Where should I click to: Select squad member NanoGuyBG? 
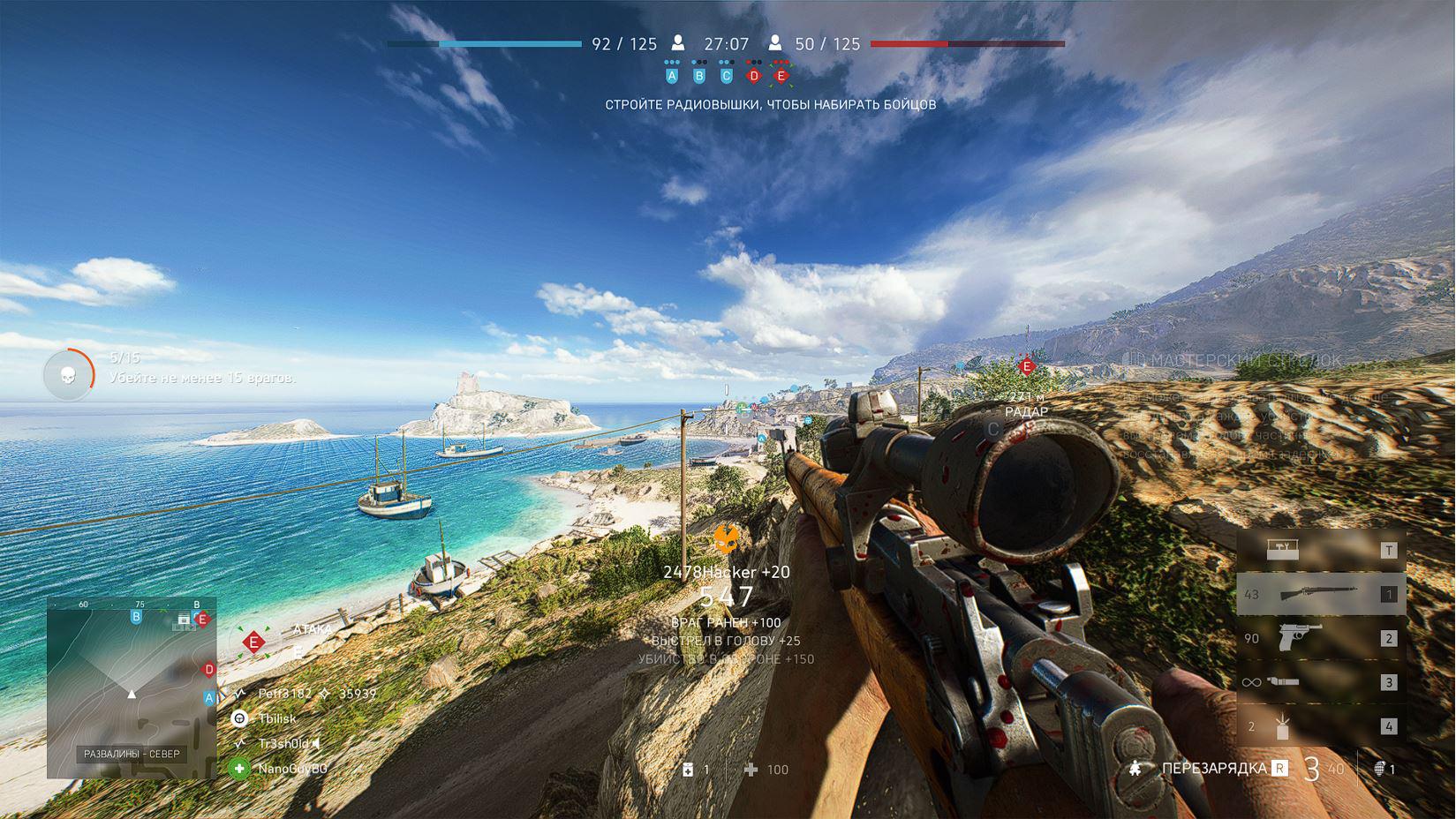click(291, 769)
